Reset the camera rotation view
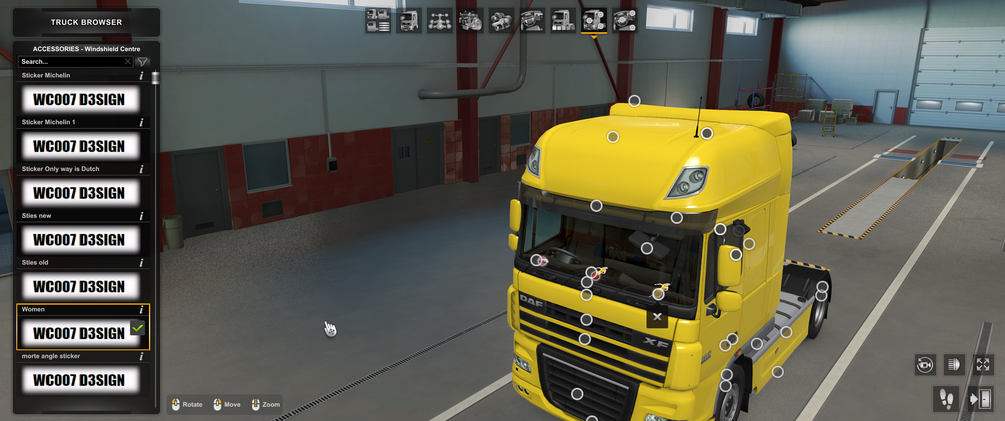The width and height of the screenshot is (1005, 421). (x=925, y=365)
